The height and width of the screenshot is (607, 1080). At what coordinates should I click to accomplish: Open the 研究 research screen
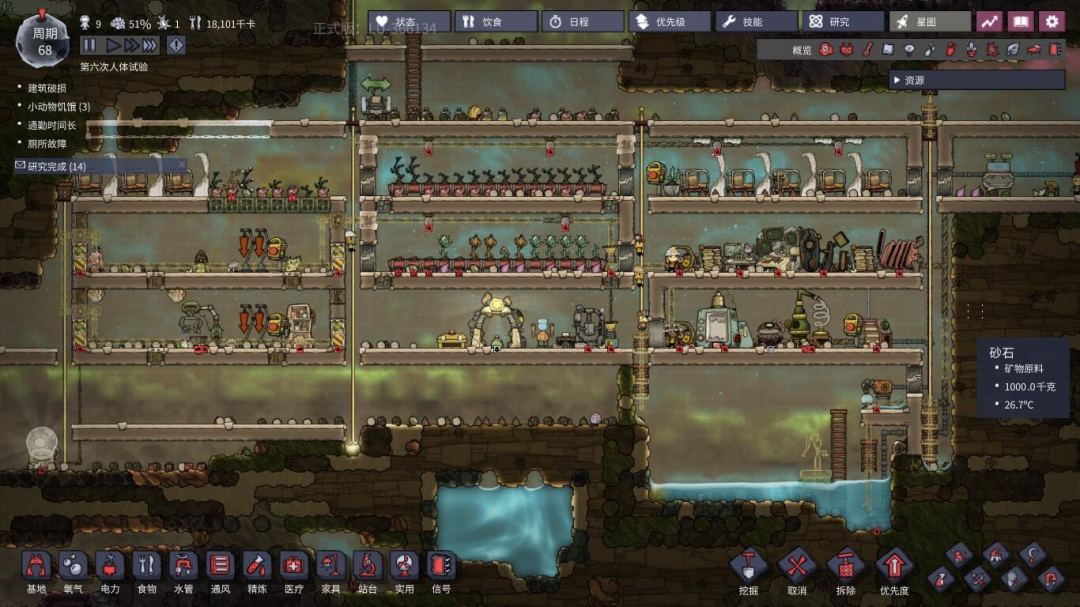(x=842, y=21)
